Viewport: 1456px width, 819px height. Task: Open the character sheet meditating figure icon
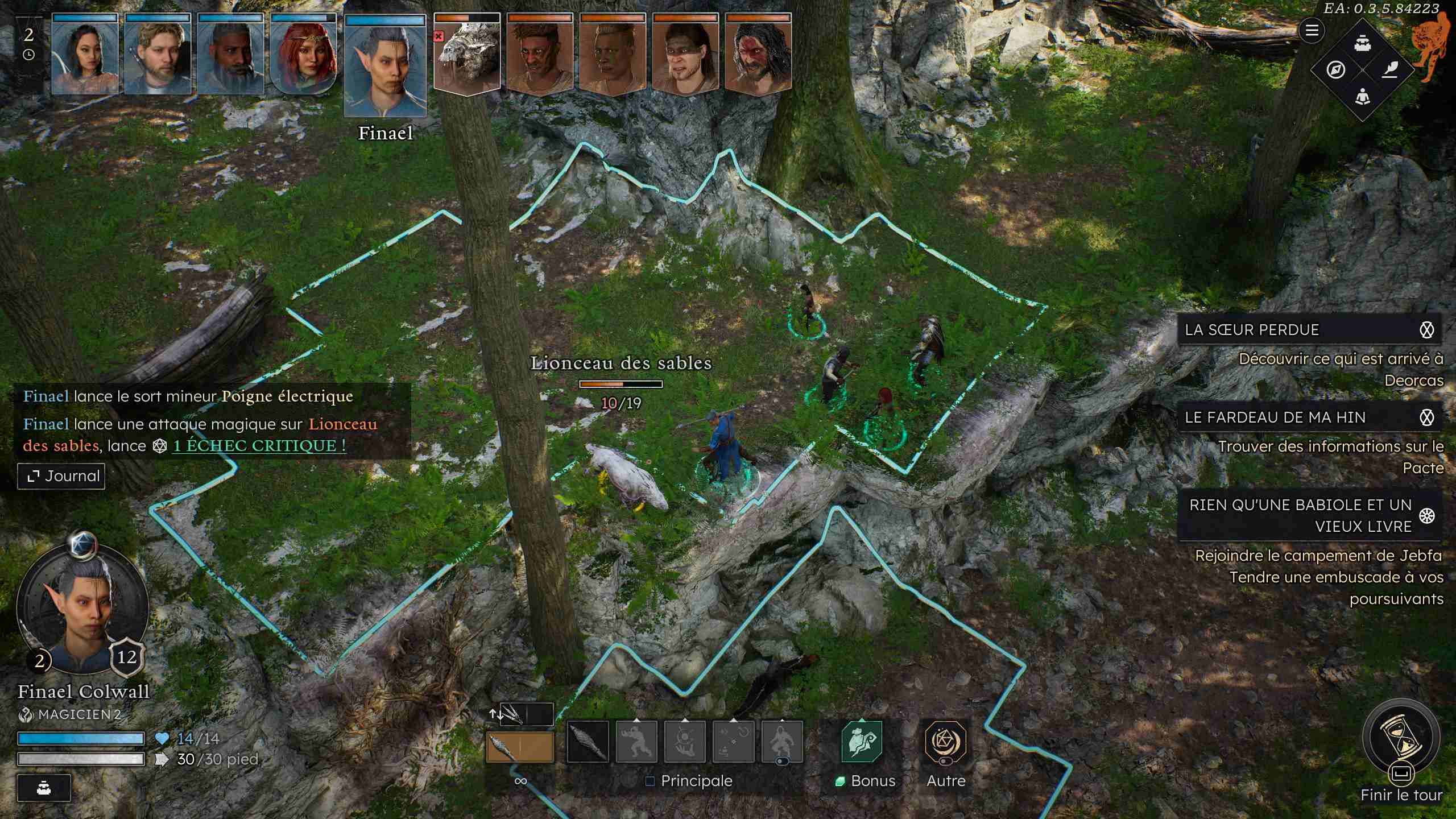[1362, 97]
